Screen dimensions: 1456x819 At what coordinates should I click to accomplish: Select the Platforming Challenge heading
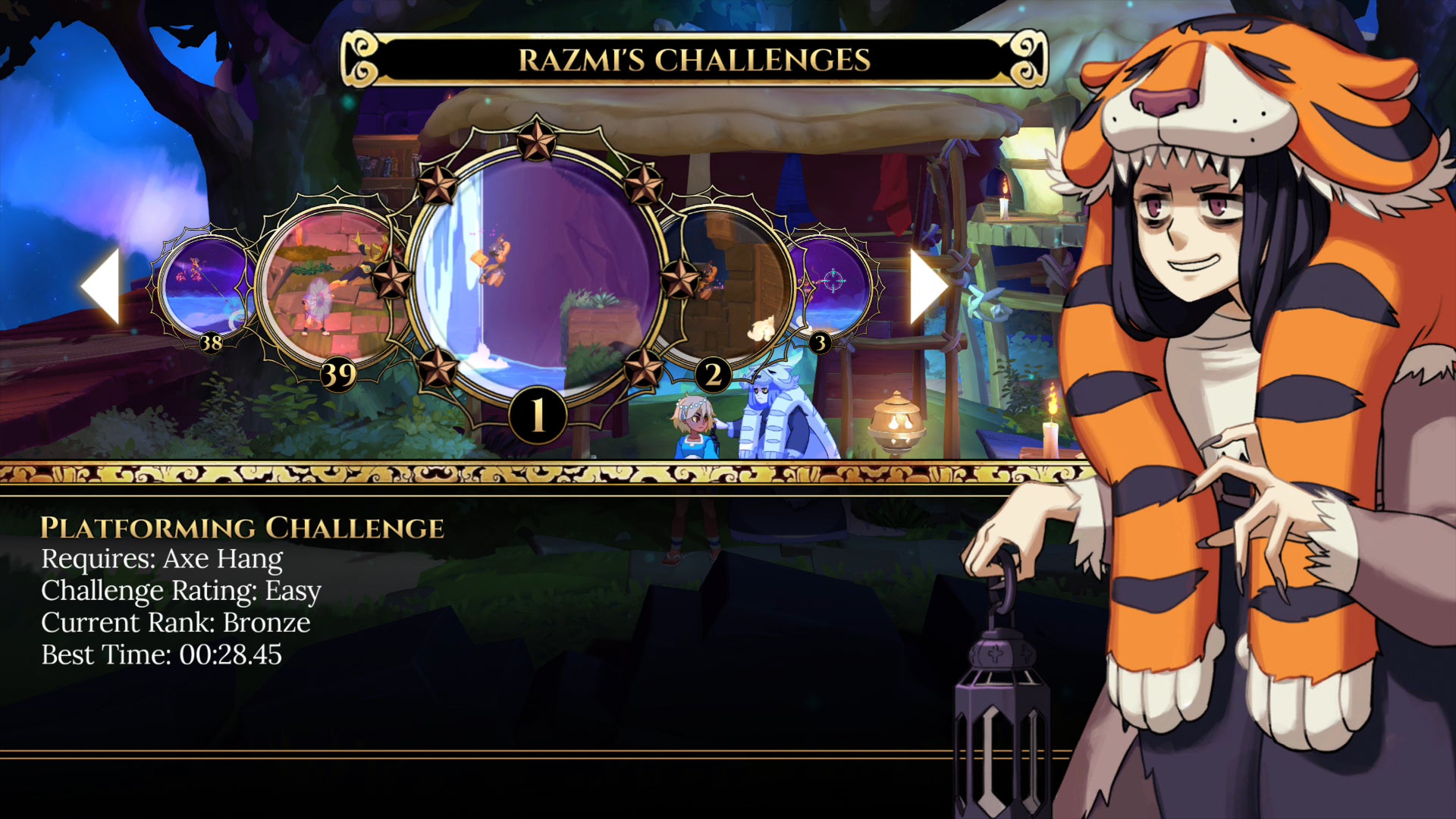243,527
